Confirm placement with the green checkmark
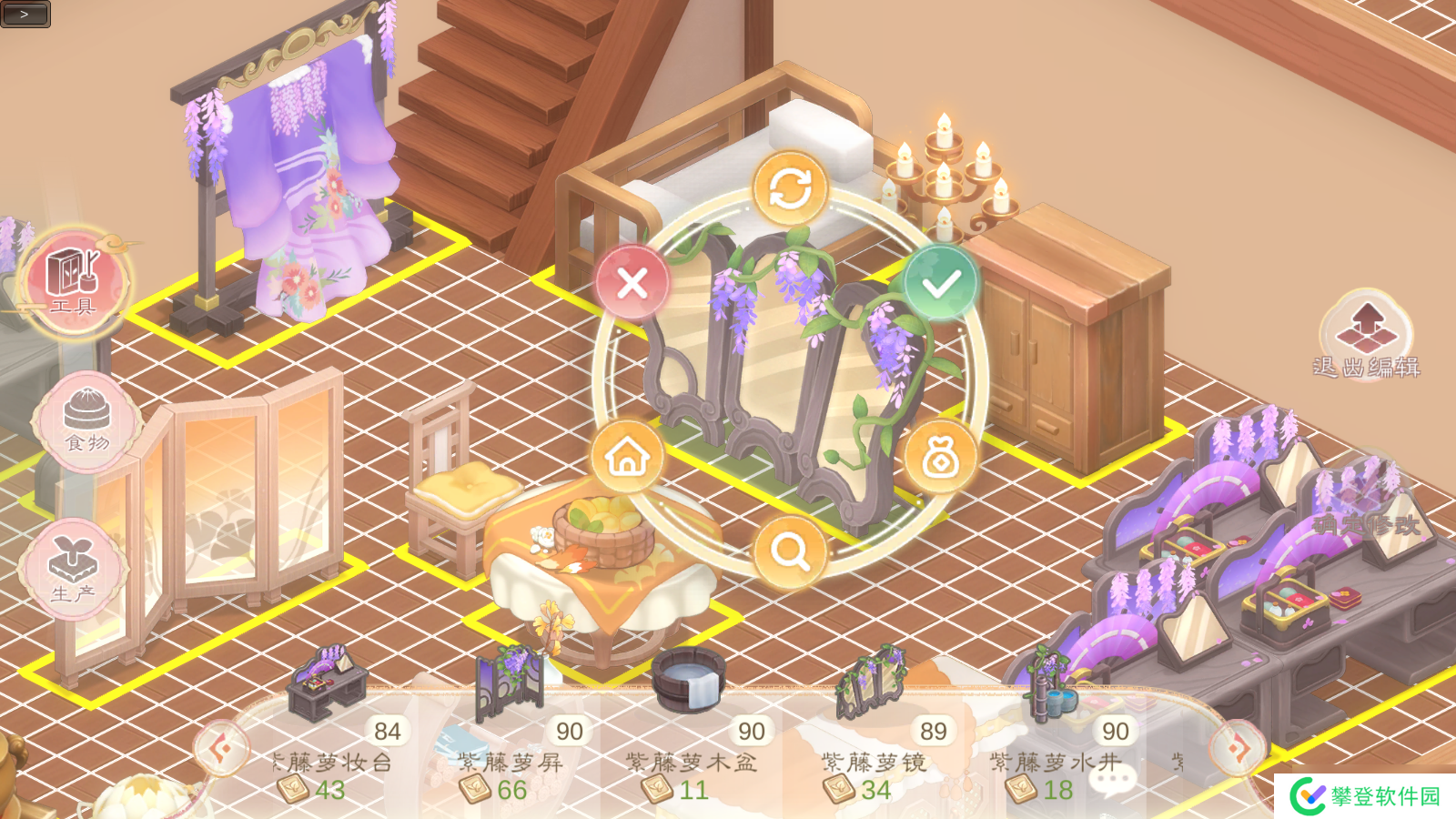 [x=940, y=284]
